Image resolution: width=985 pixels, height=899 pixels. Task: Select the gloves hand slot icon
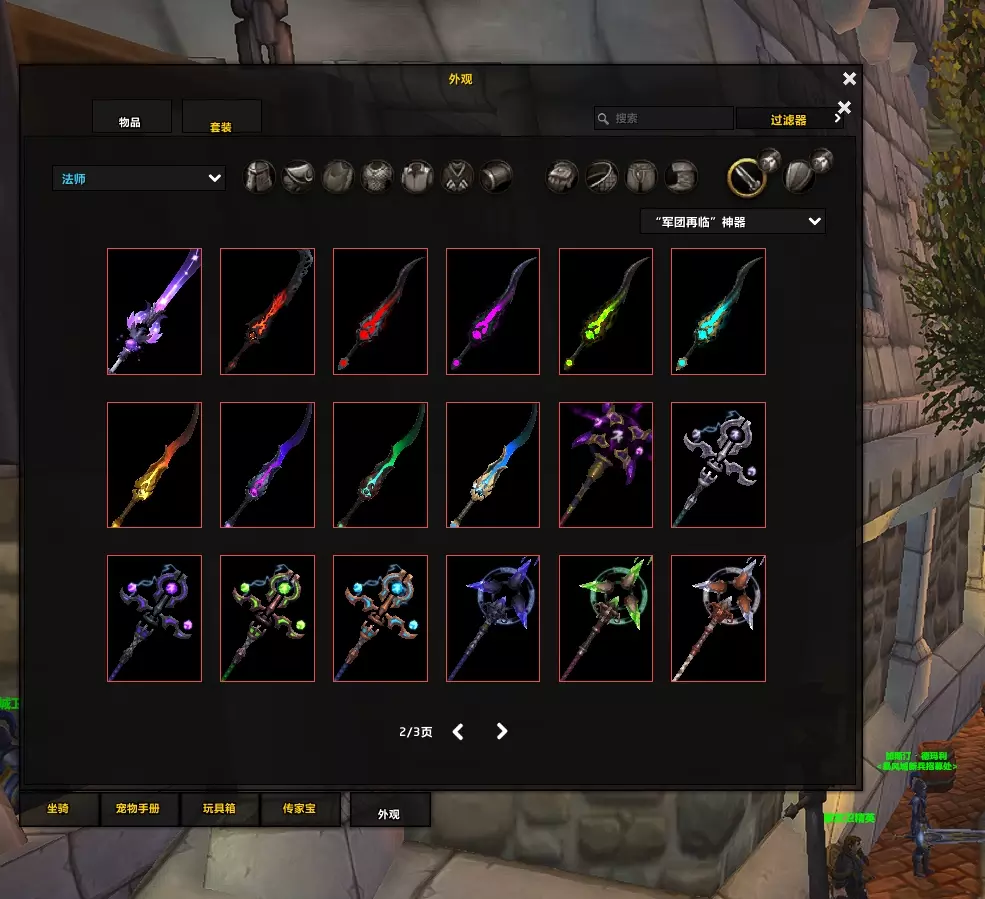pyautogui.click(x=561, y=177)
